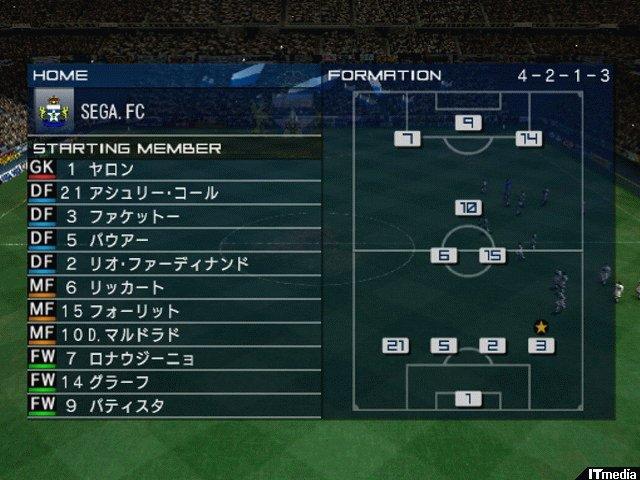Select the number 6 midfielder marker
The height and width of the screenshot is (480, 640).
444,256
